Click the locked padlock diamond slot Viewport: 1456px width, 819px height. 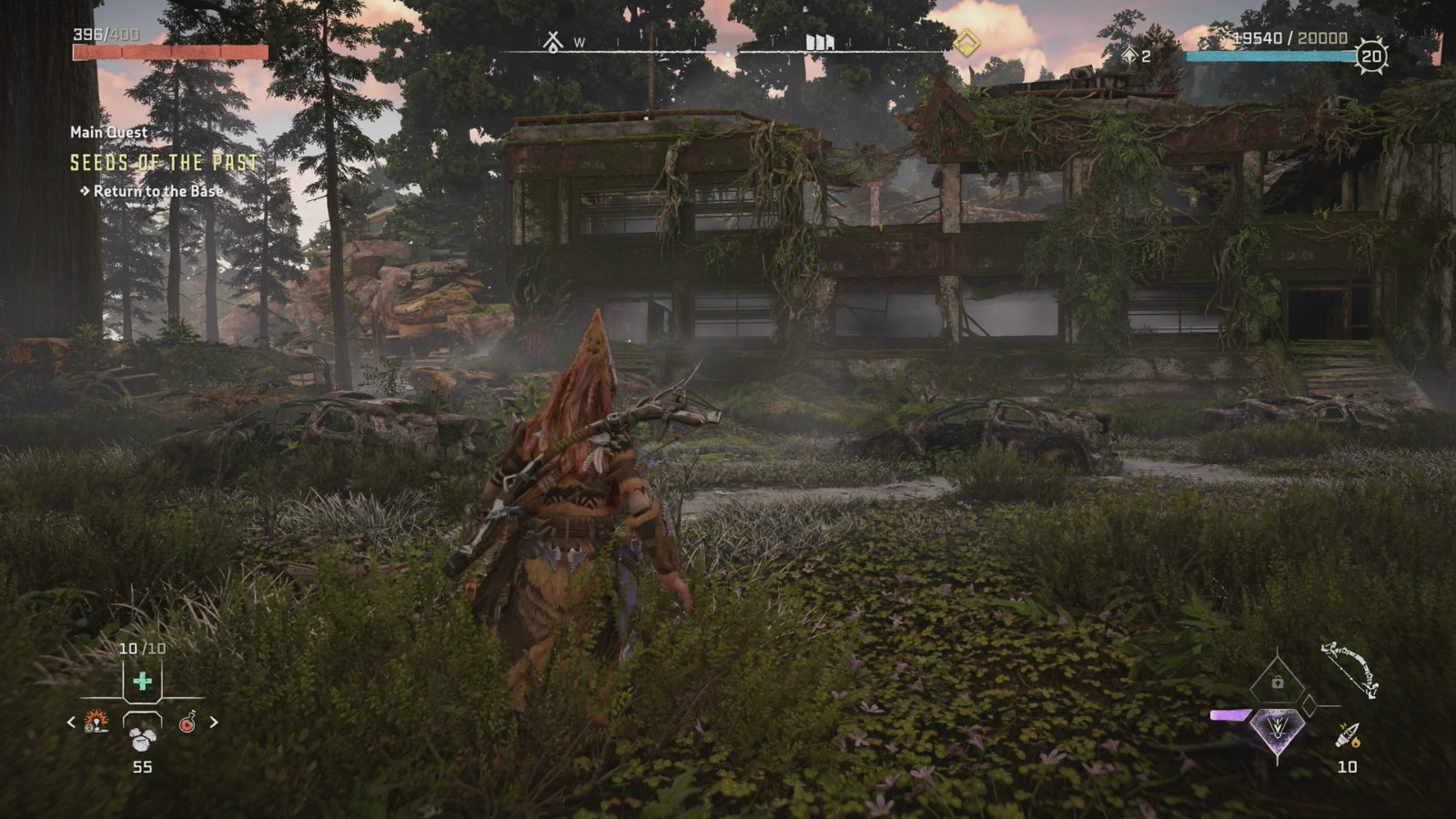coord(1277,682)
